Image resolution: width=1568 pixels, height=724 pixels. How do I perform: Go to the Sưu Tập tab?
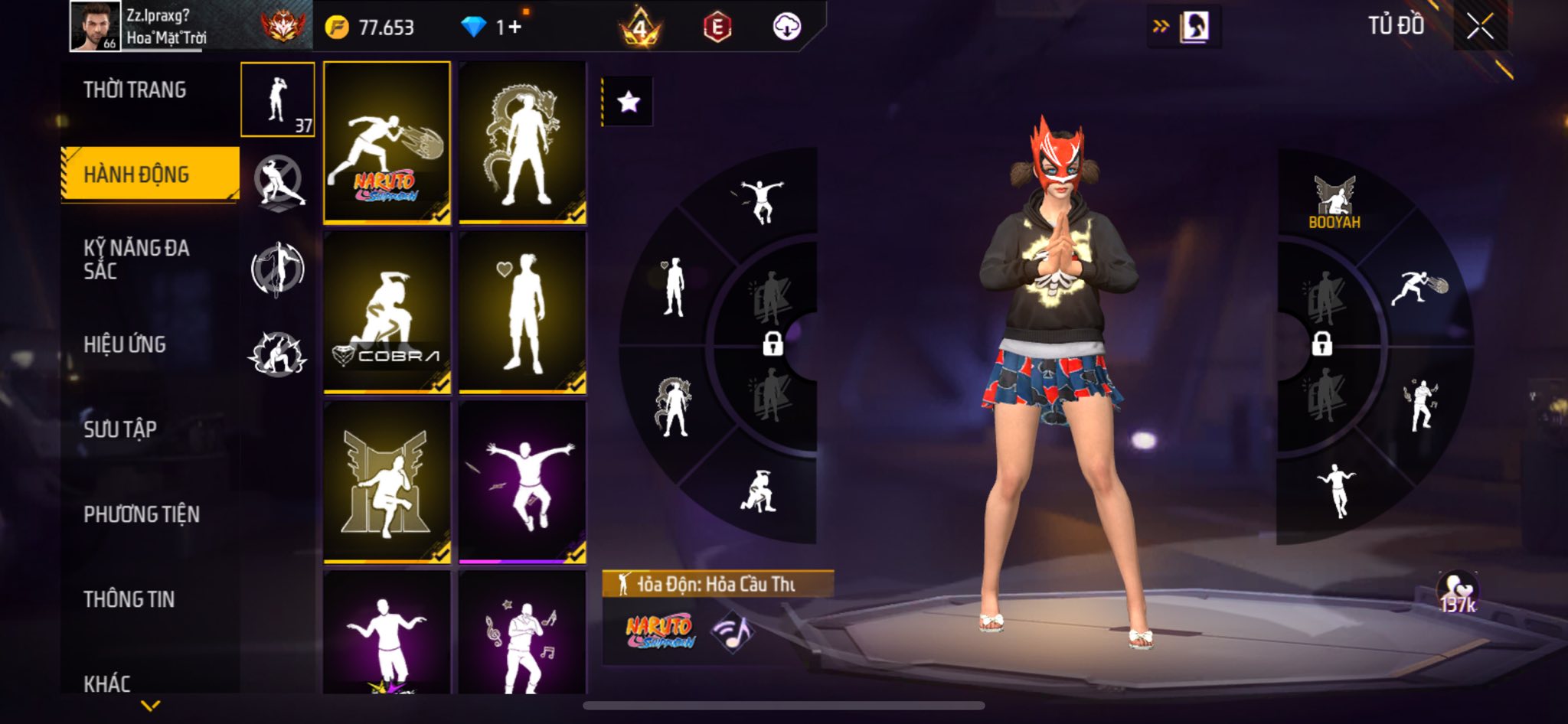[120, 429]
